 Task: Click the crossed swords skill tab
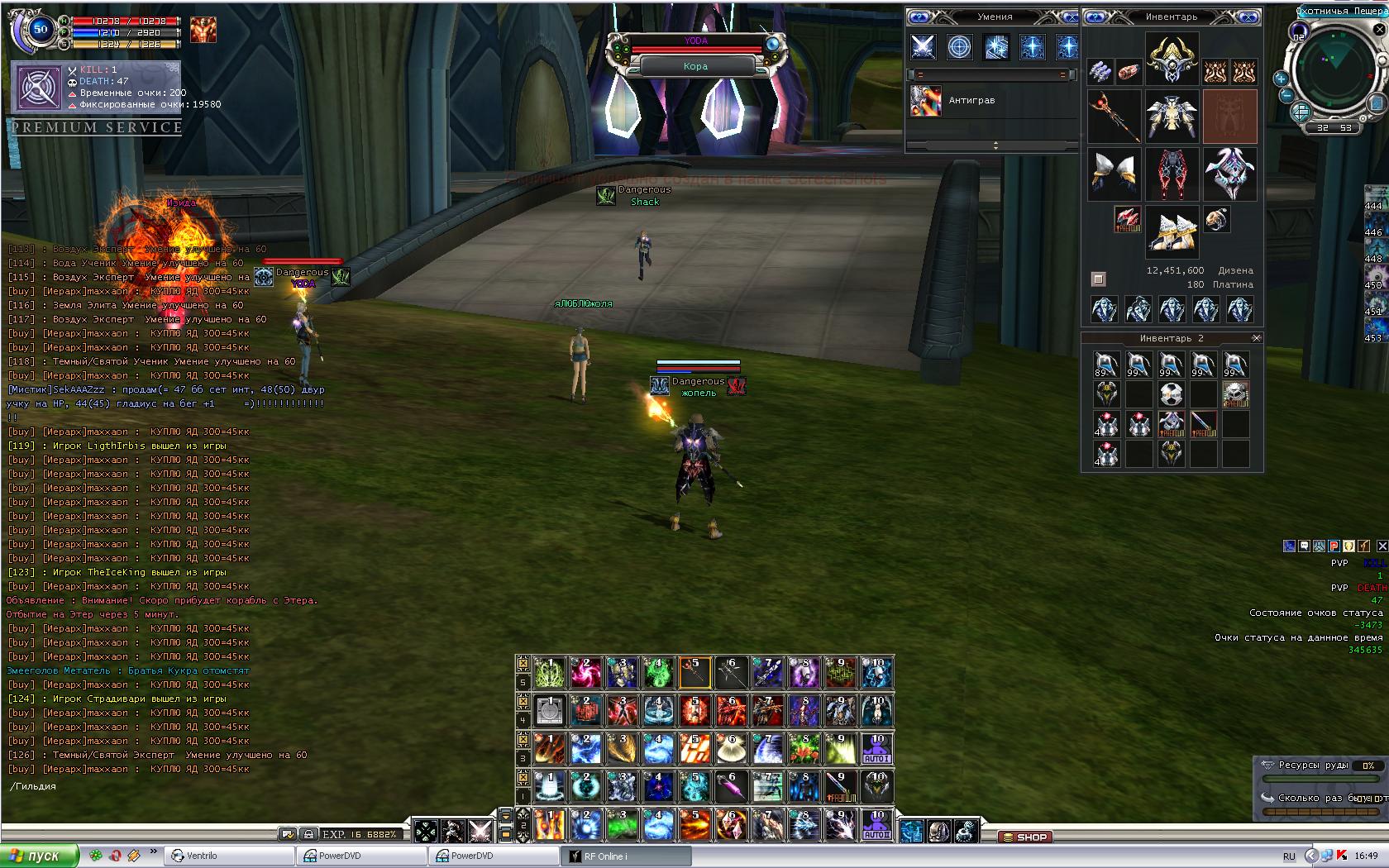coord(923,46)
